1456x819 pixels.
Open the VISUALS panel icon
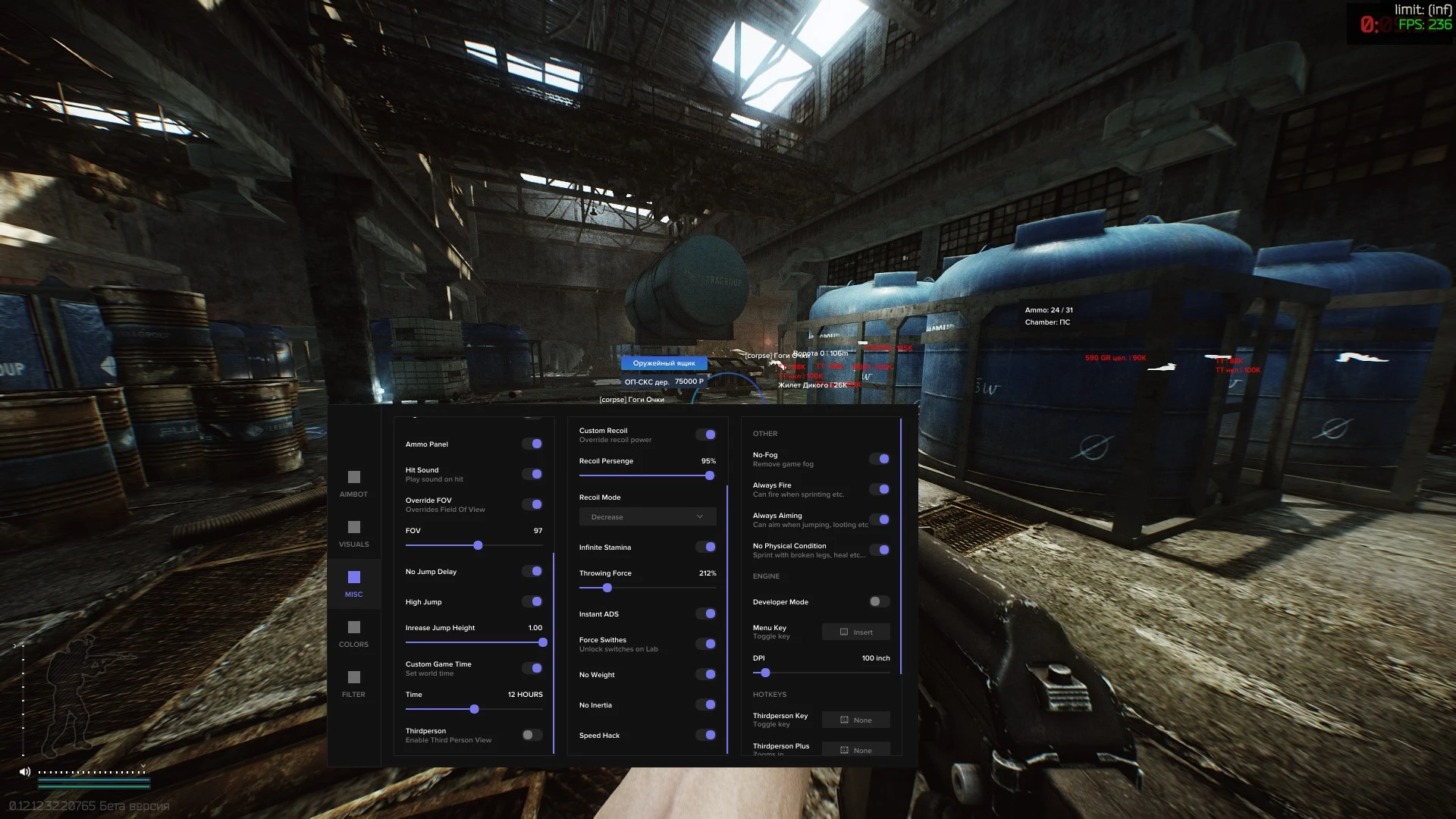[x=353, y=526]
